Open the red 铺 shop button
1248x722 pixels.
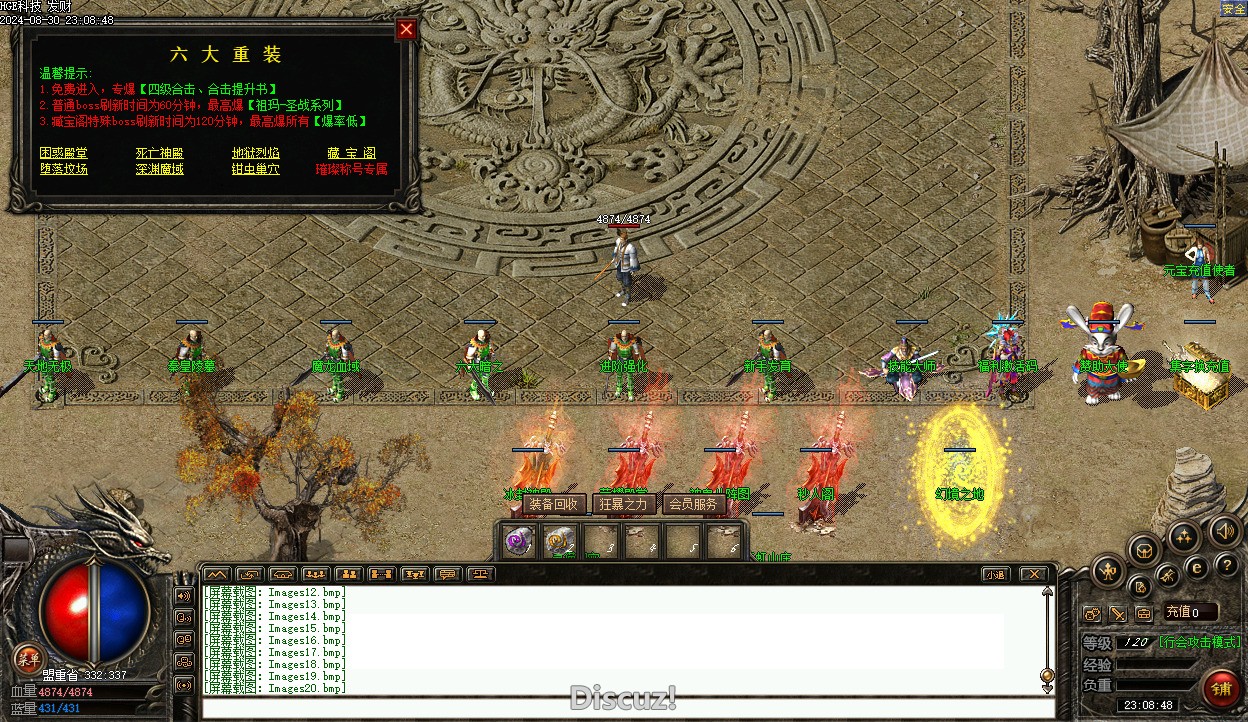[1221, 689]
